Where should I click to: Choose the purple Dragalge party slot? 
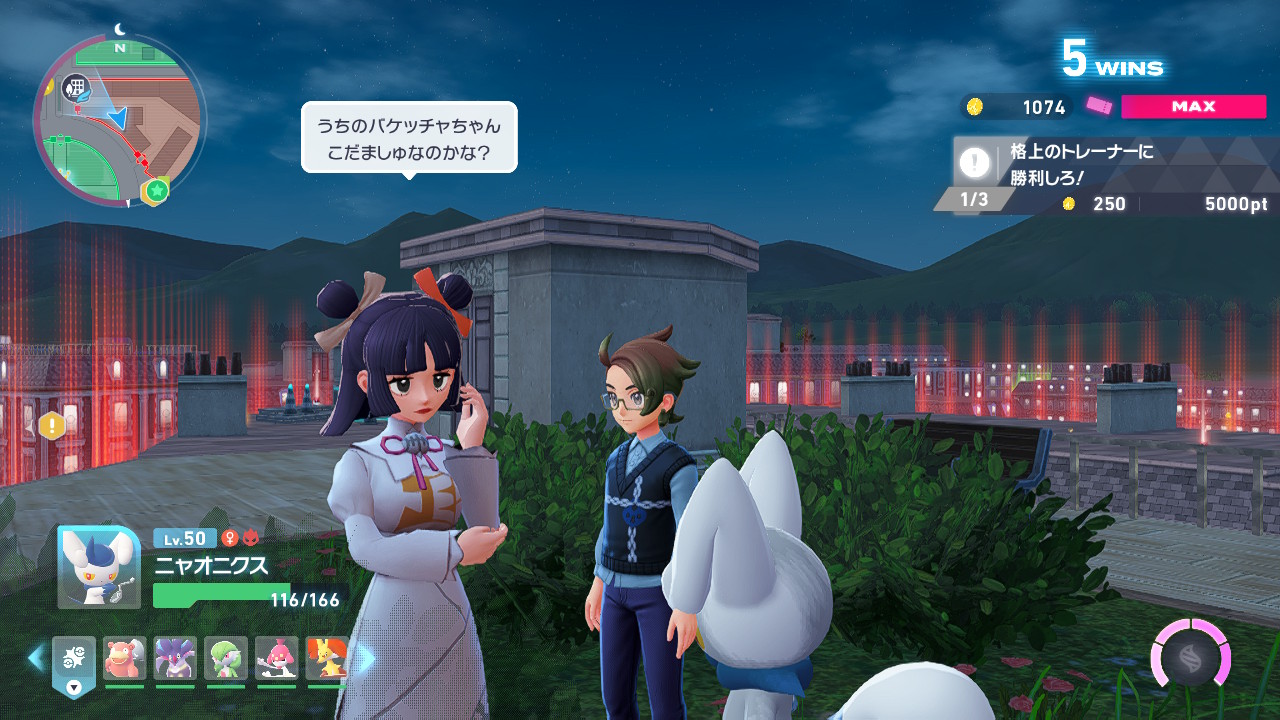point(175,658)
